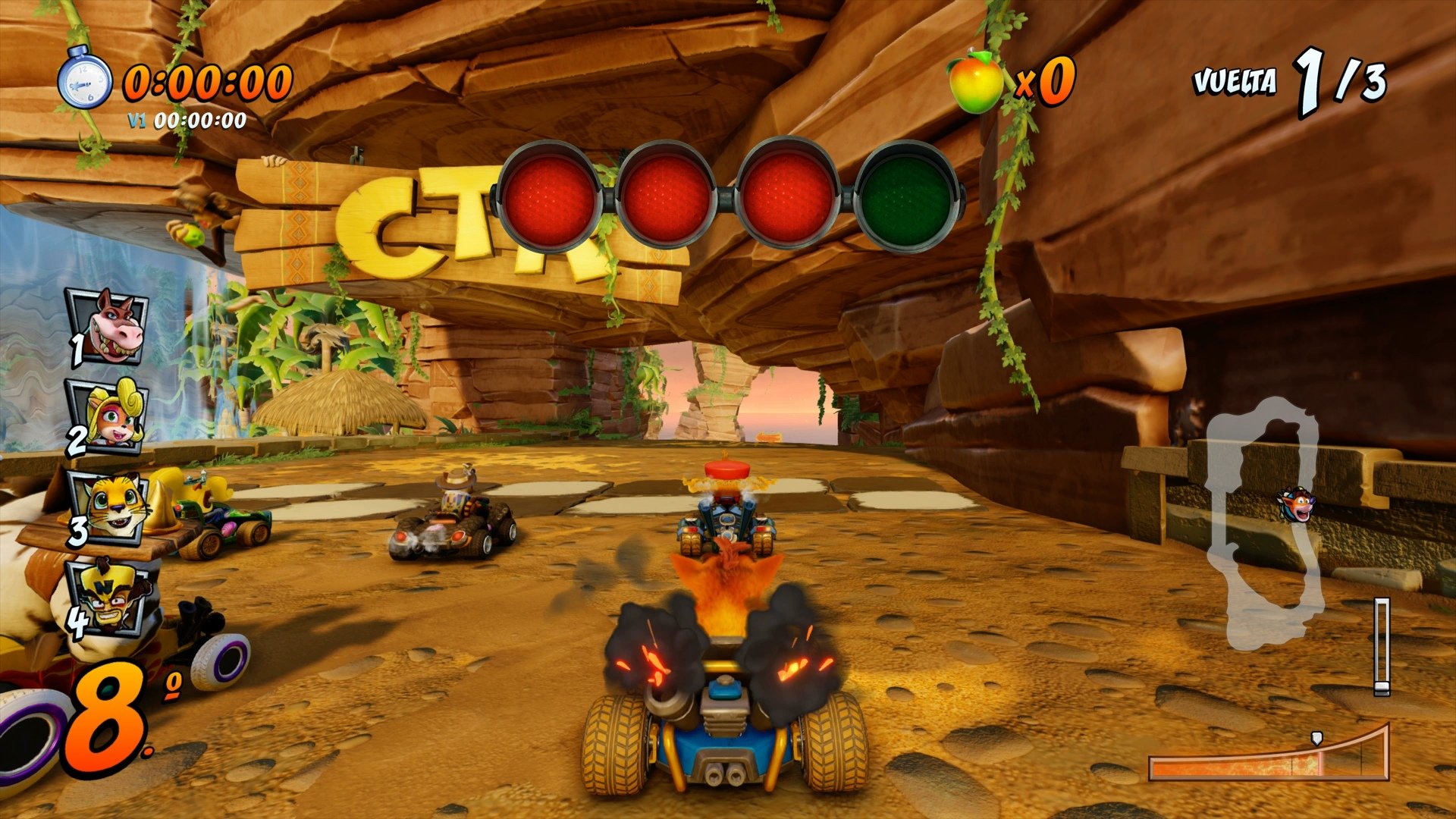Click Dingodile's portrait in first place
The height and width of the screenshot is (819, 1456).
(108, 328)
